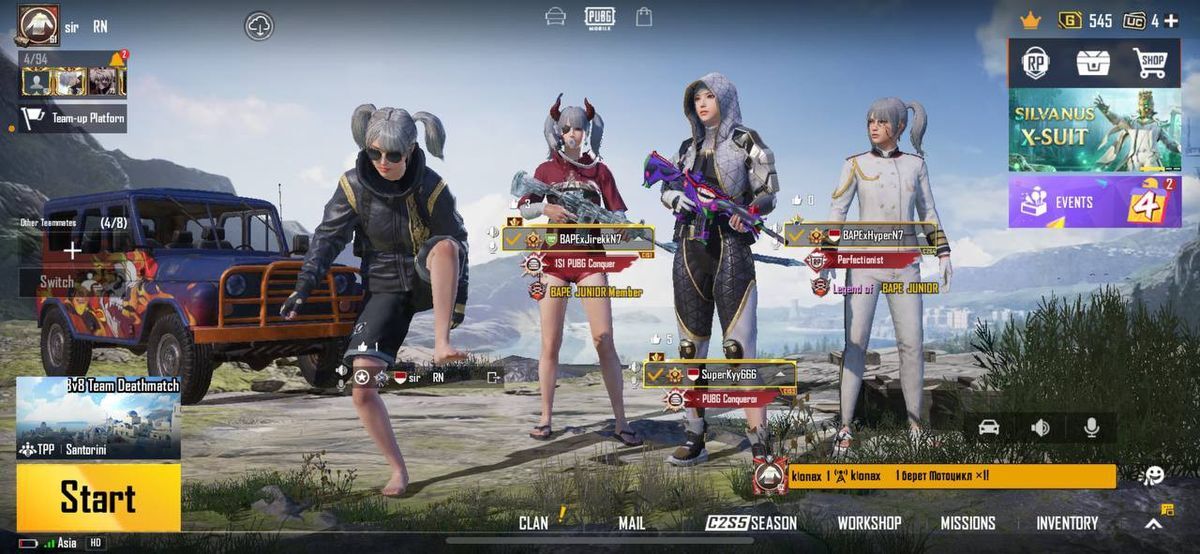Open the Clan menu
The height and width of the screenshot is (554, 1200).
coord(534,522)
